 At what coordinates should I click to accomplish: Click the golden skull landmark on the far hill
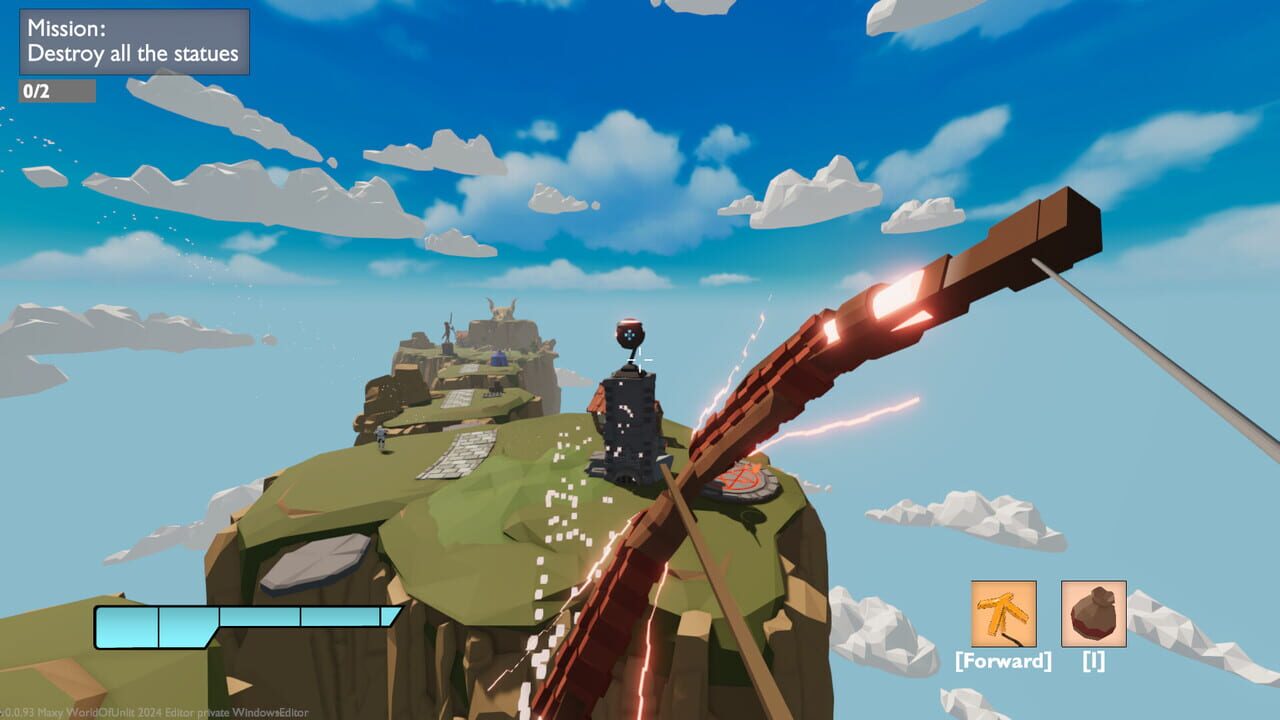[501, 310]
